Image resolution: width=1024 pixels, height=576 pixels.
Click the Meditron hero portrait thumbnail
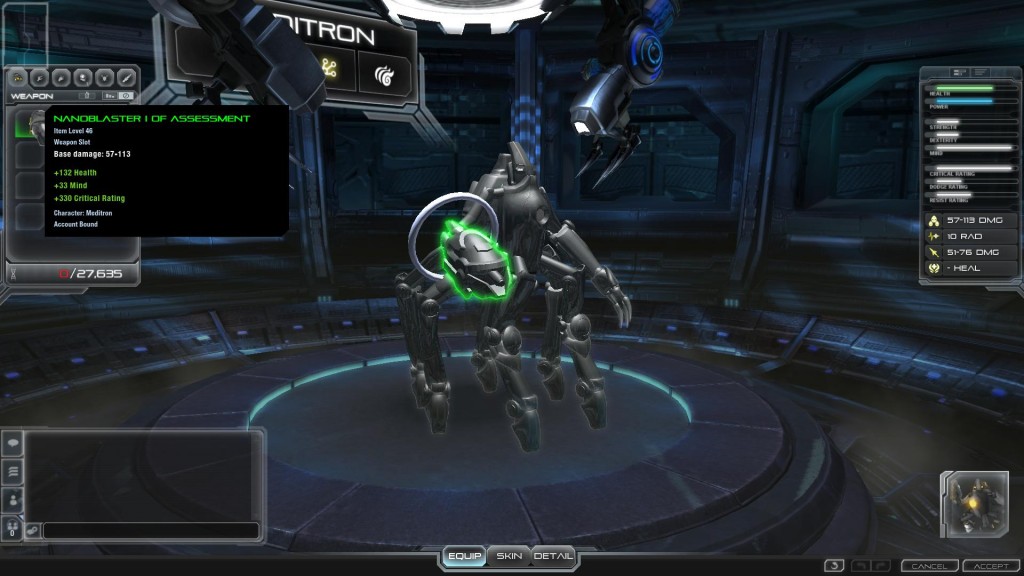click(x=973, y=504)
